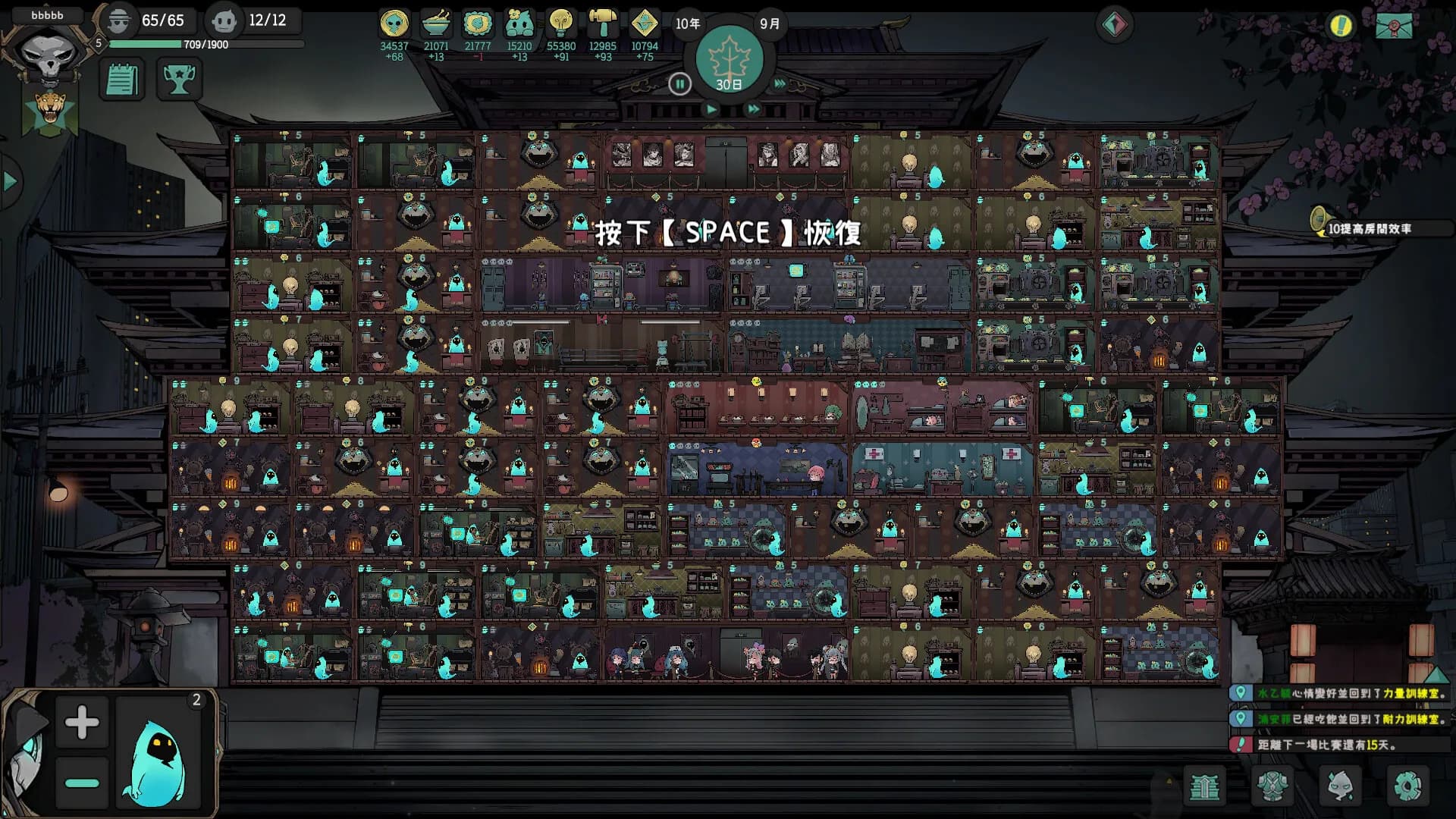
Task: Toggle triple-arrow fast forward speed
Action: tap(780, 85)
